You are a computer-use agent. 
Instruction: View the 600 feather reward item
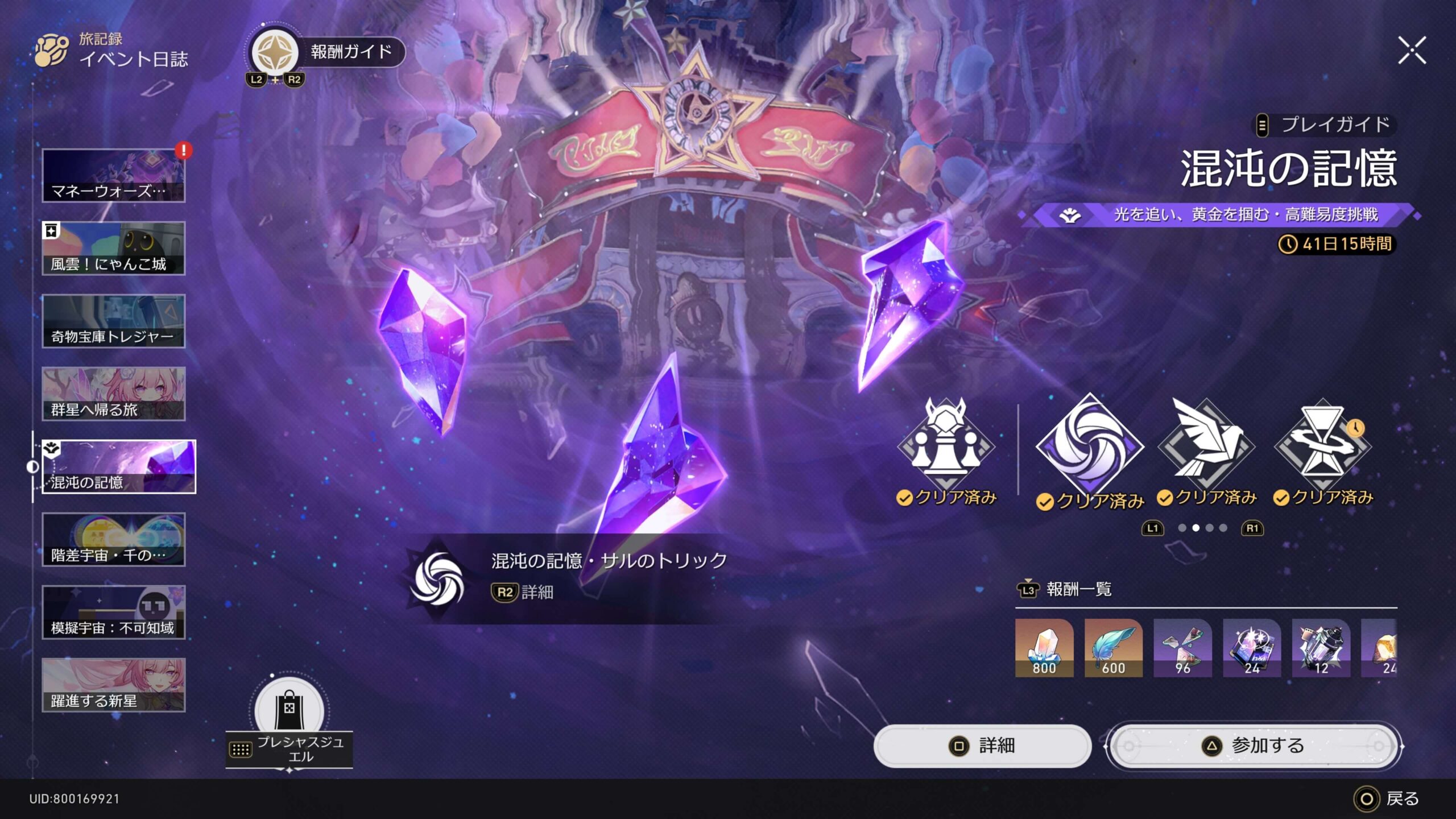(1113, 648)
